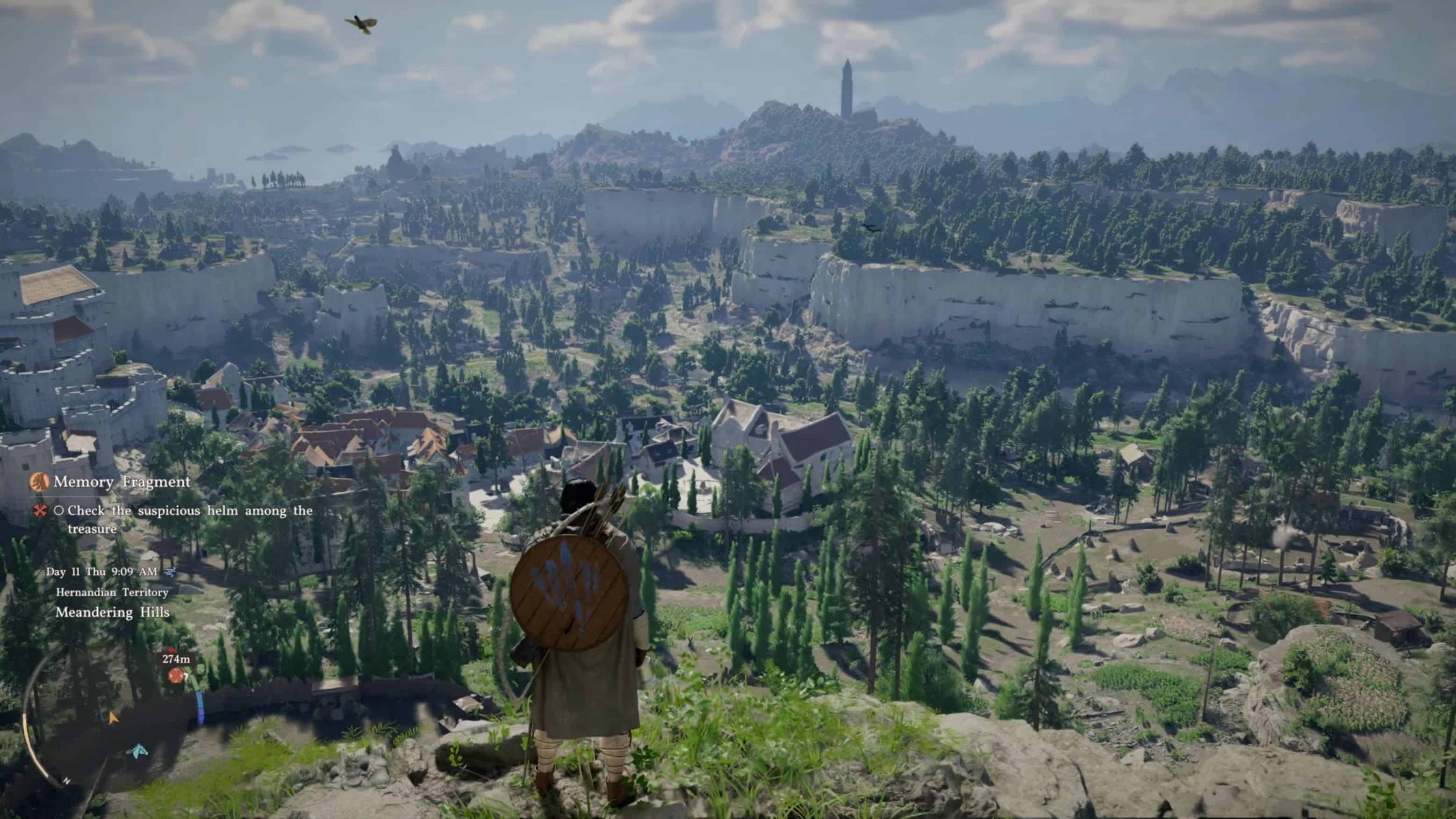Screen dimensions: 1456x819
Task: Open the Memory Fragment quest tracker
Action: point(122,482)
